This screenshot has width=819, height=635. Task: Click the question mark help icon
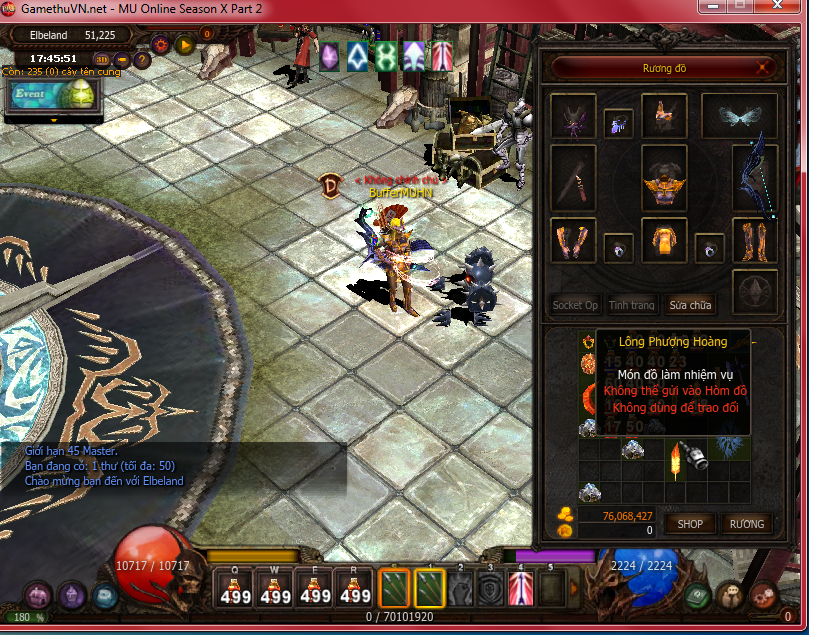click(x=142, y=60)
